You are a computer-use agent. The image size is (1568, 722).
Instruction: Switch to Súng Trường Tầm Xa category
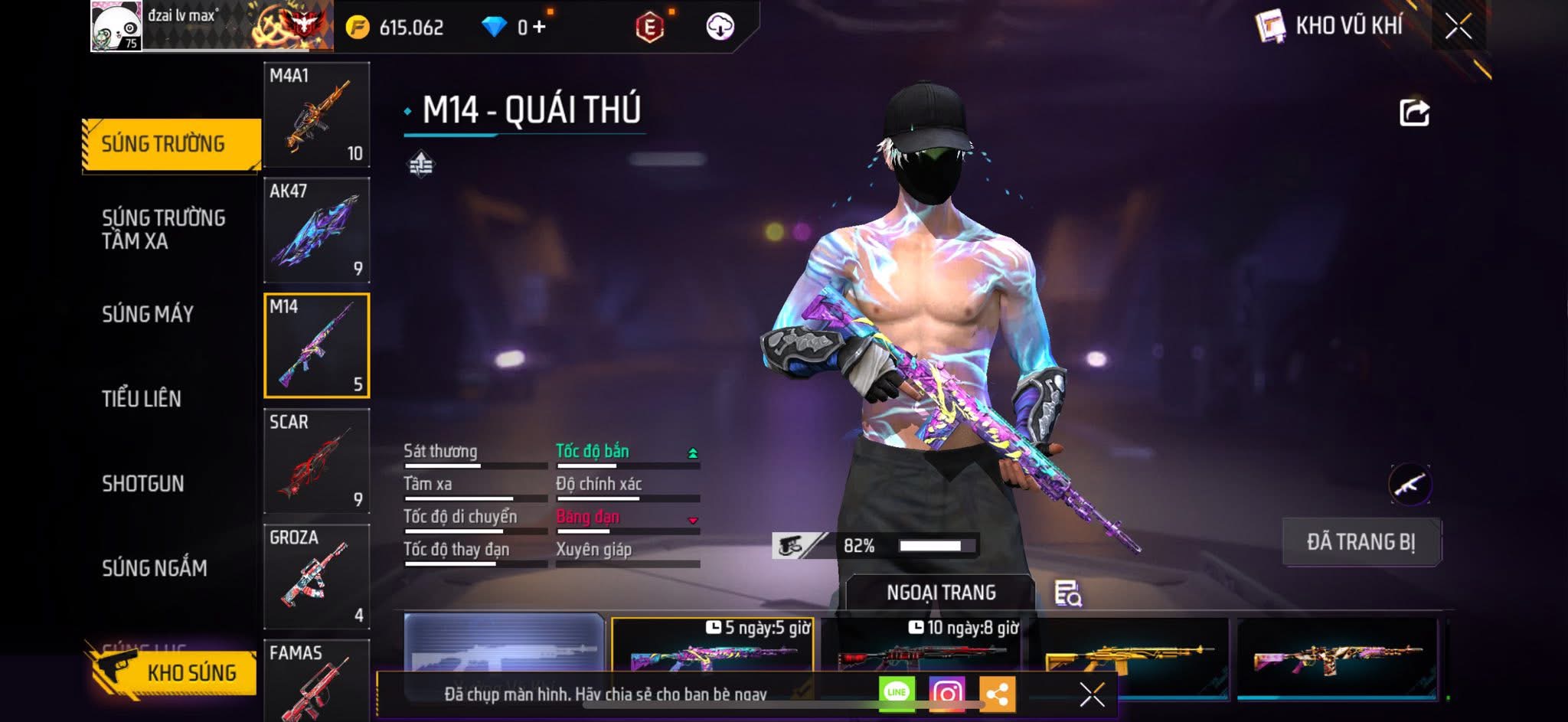point(163,229)
